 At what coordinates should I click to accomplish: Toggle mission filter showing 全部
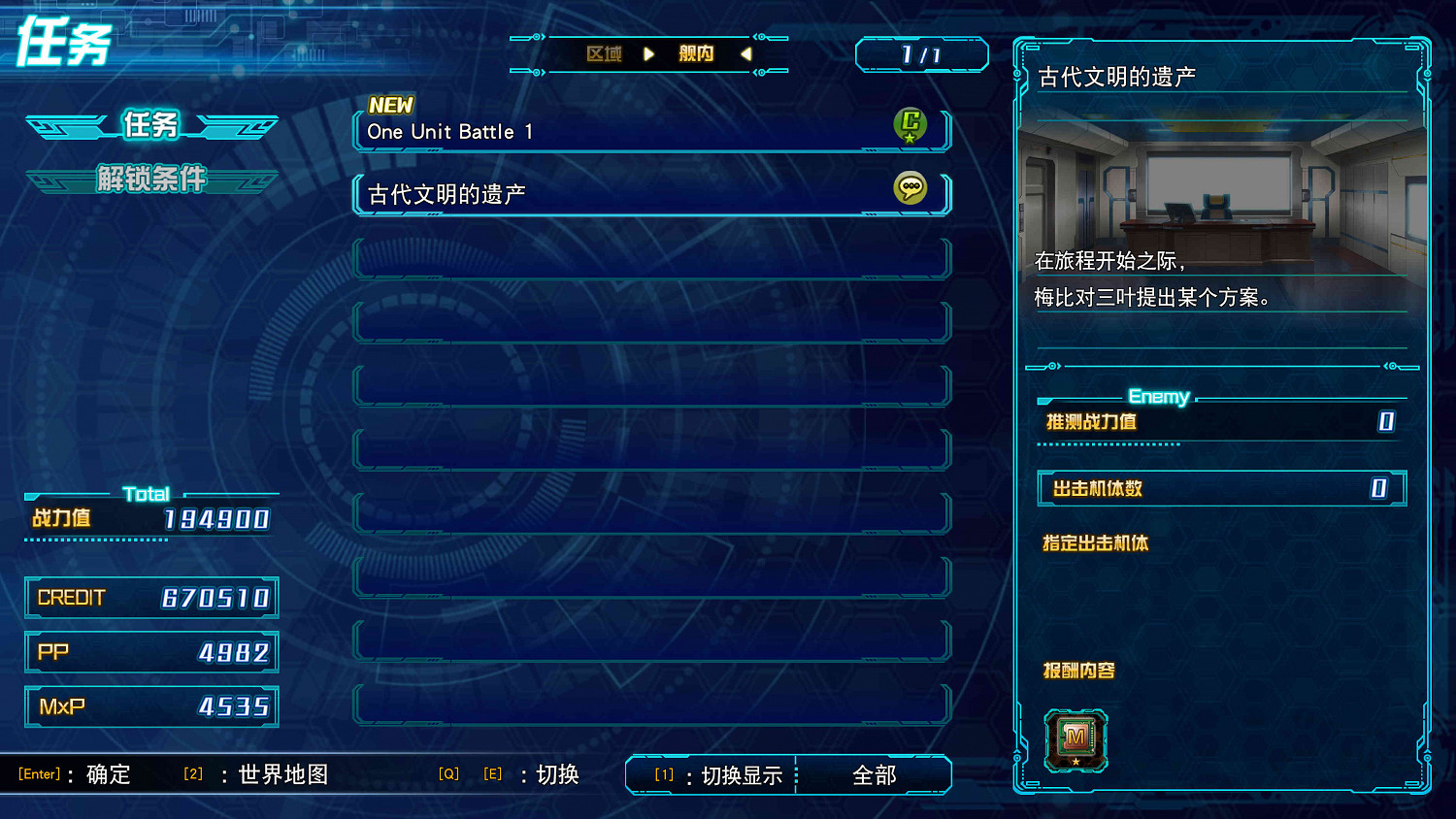tap(873, 774)
